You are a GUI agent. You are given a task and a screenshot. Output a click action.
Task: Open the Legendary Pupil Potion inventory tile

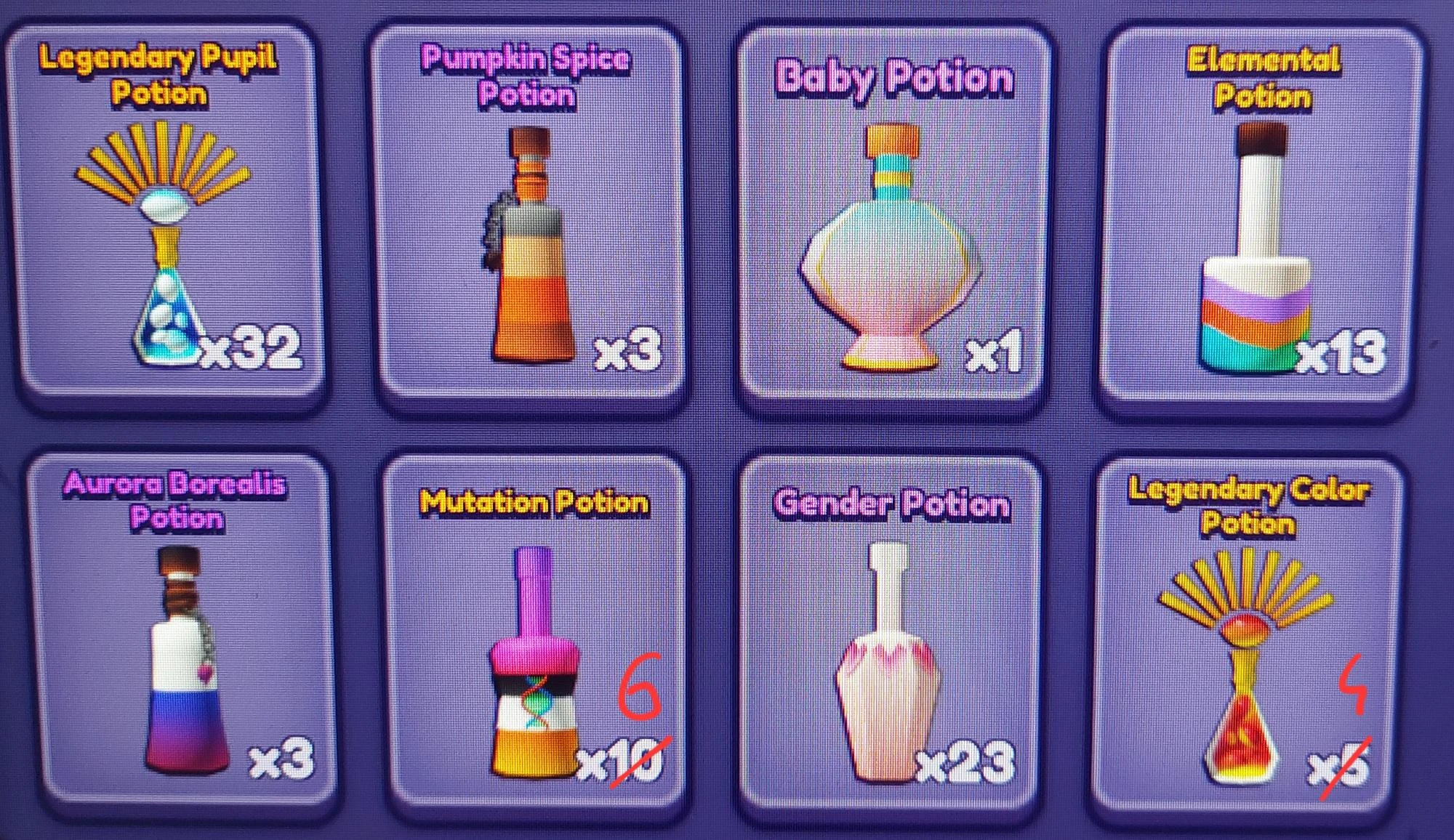[167, 211]
